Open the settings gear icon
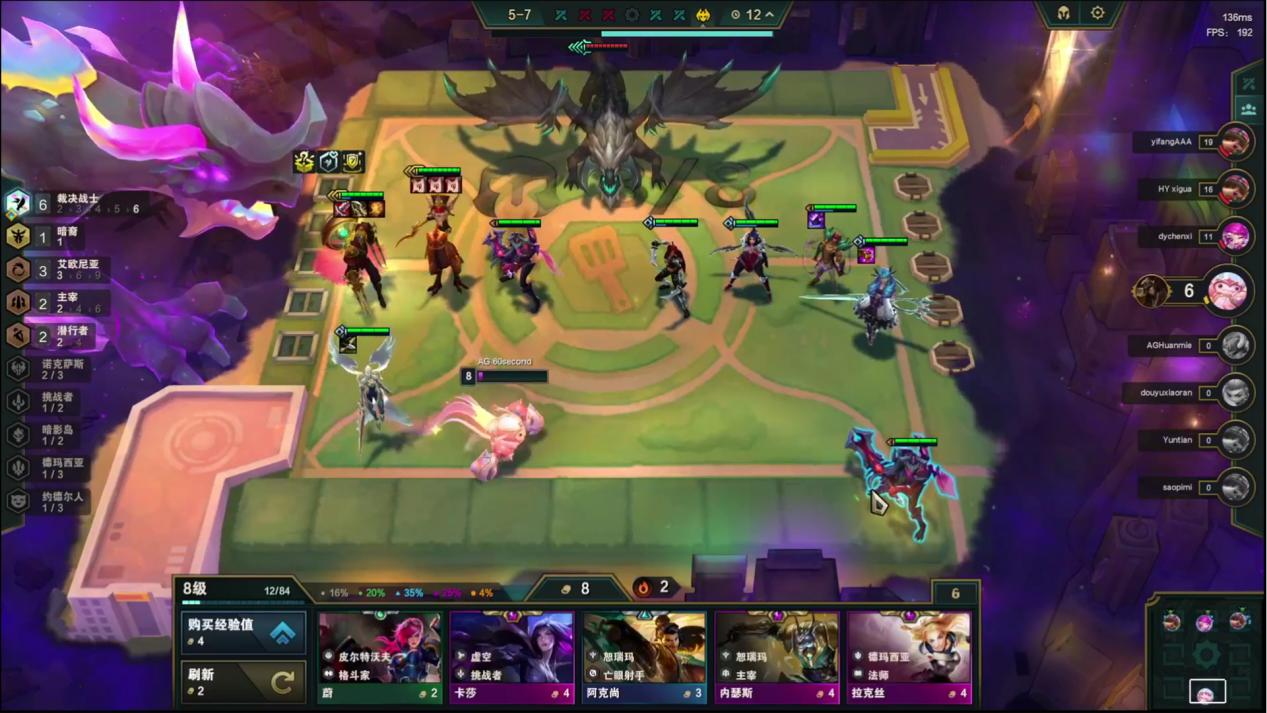Screen dimensions: 1267x713 pyautogui.click(x=1097, y=13)
